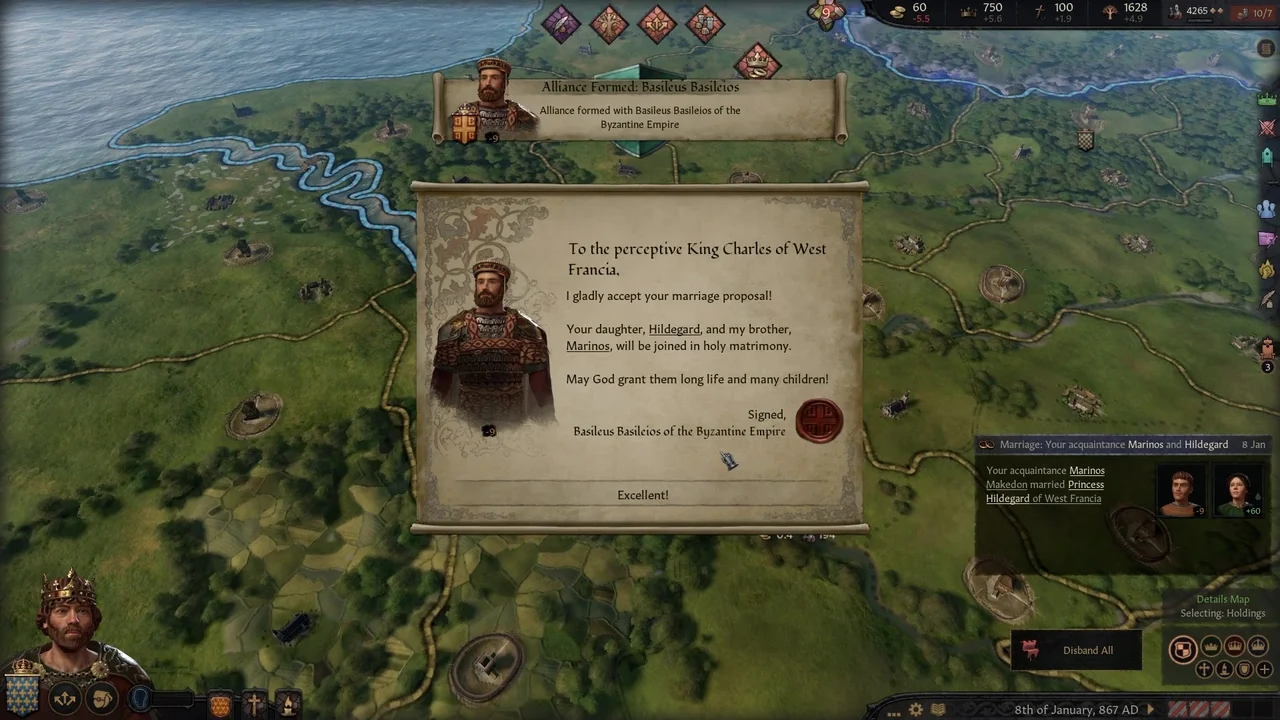Open Hildegard's character page link

click(674, 329)
